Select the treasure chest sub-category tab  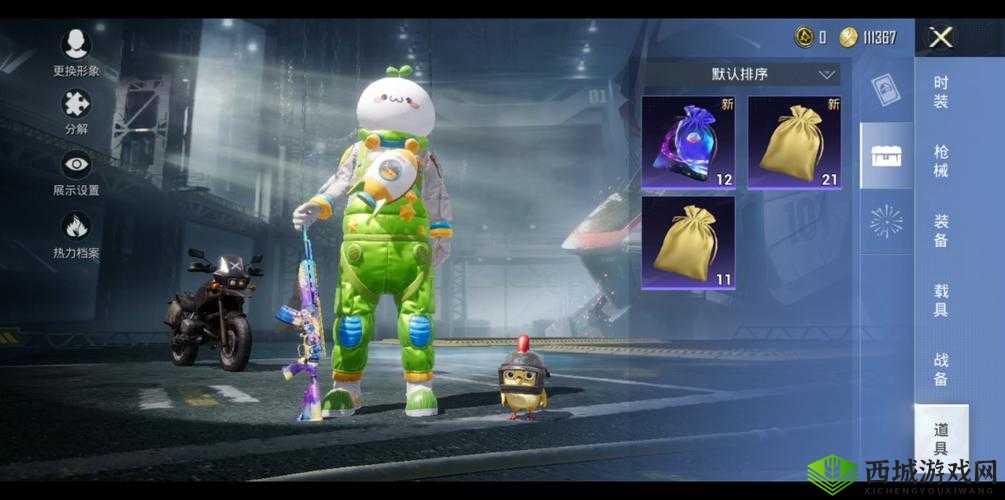[x=886, y=155]
